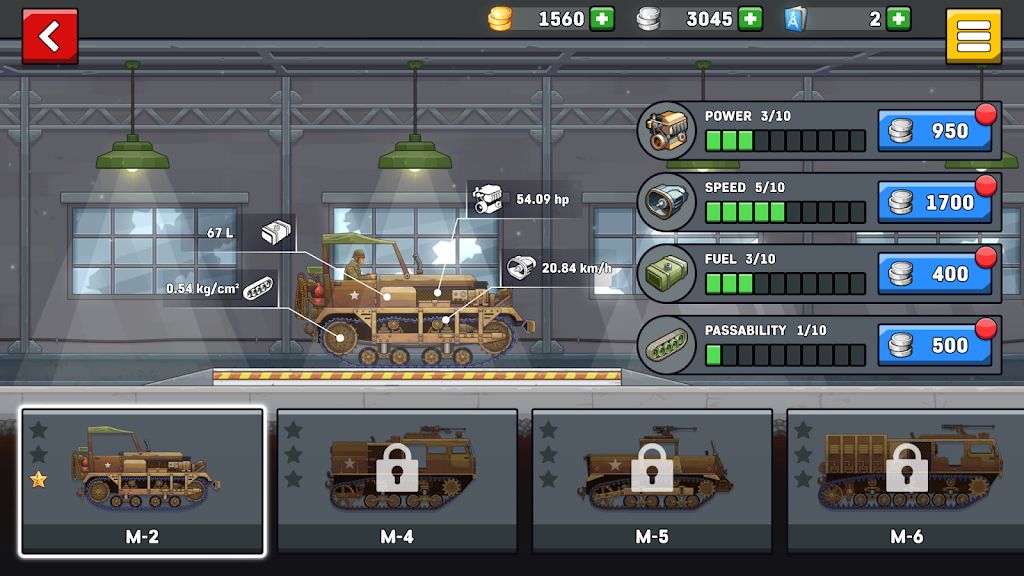This screenshot has height=576, width=1024.
Task: Click the Fuel canister stat icon
Action: 667,274
